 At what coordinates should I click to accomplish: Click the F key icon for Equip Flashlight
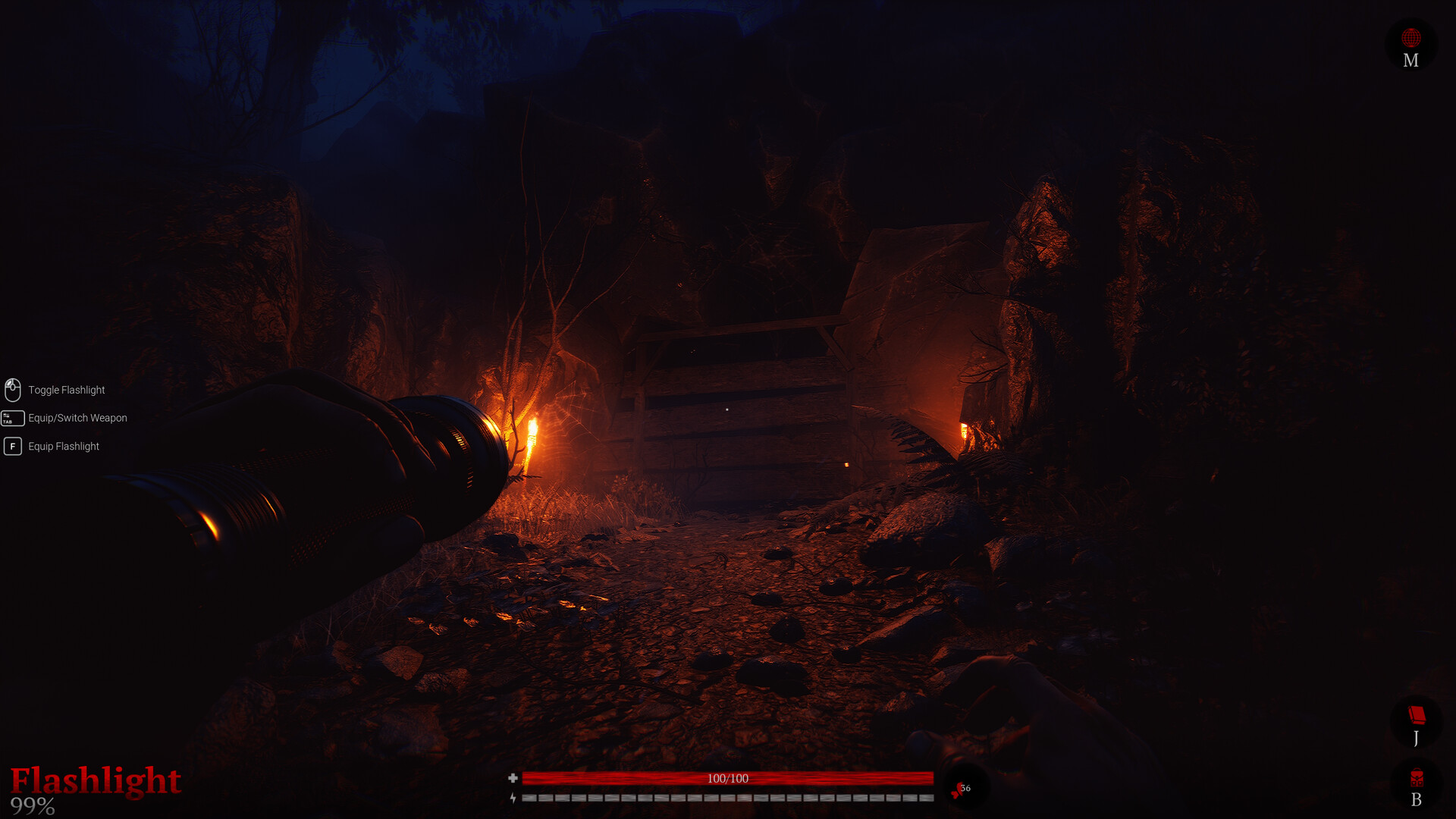point(12,446)
